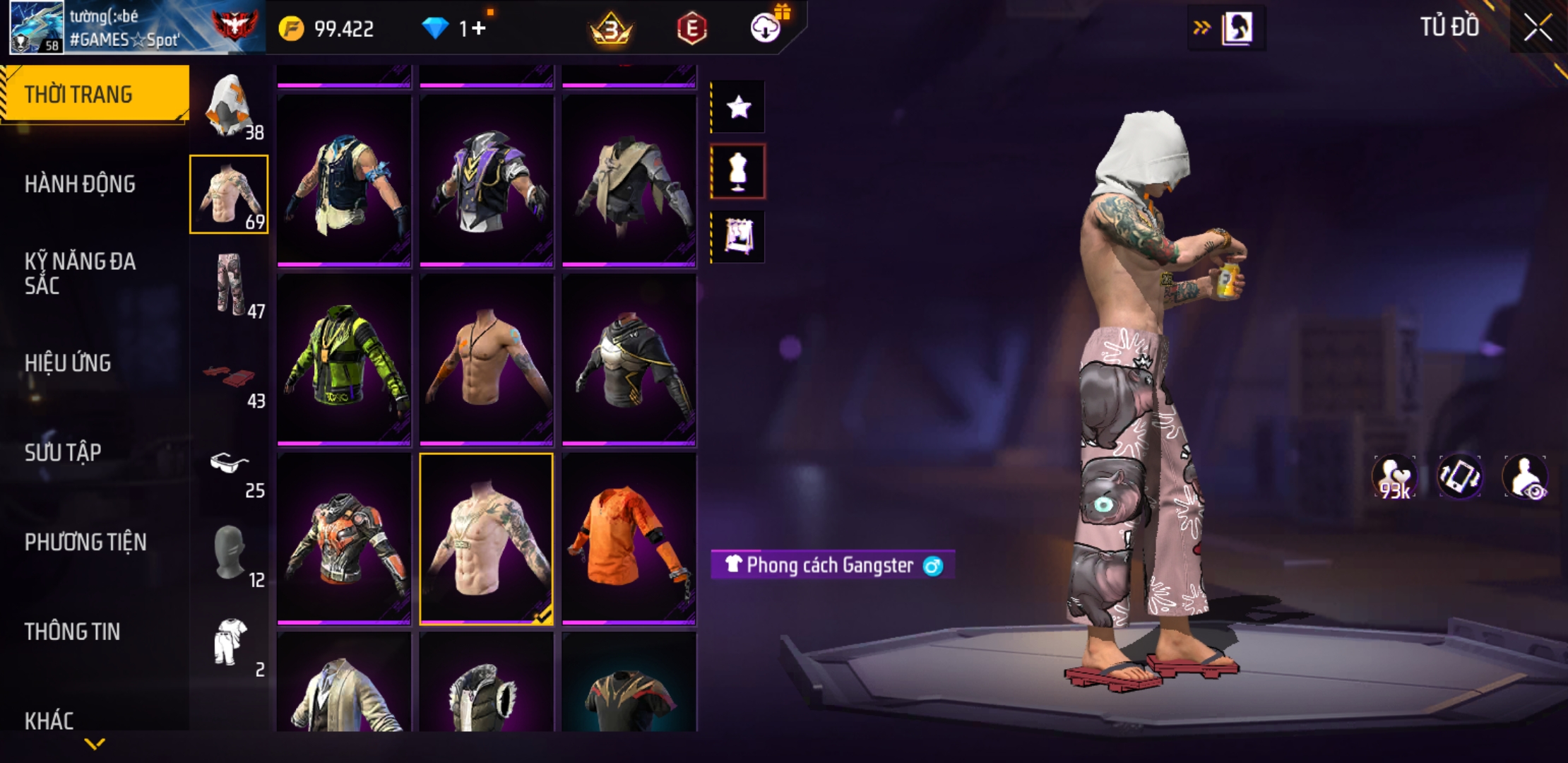Open the clothes rack icon button

[738, 237]
